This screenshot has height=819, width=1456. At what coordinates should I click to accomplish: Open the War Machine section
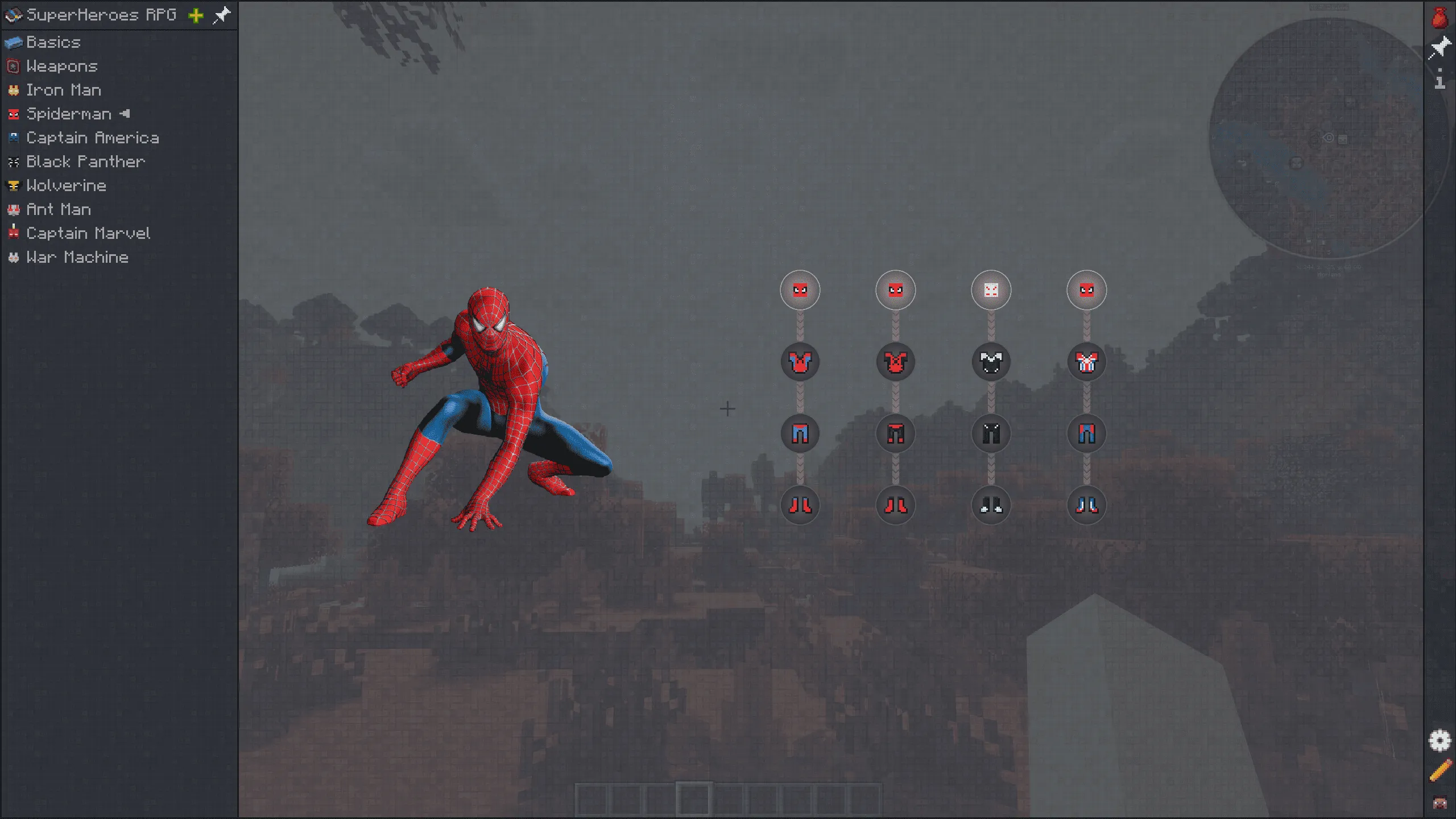click(77, 257)
